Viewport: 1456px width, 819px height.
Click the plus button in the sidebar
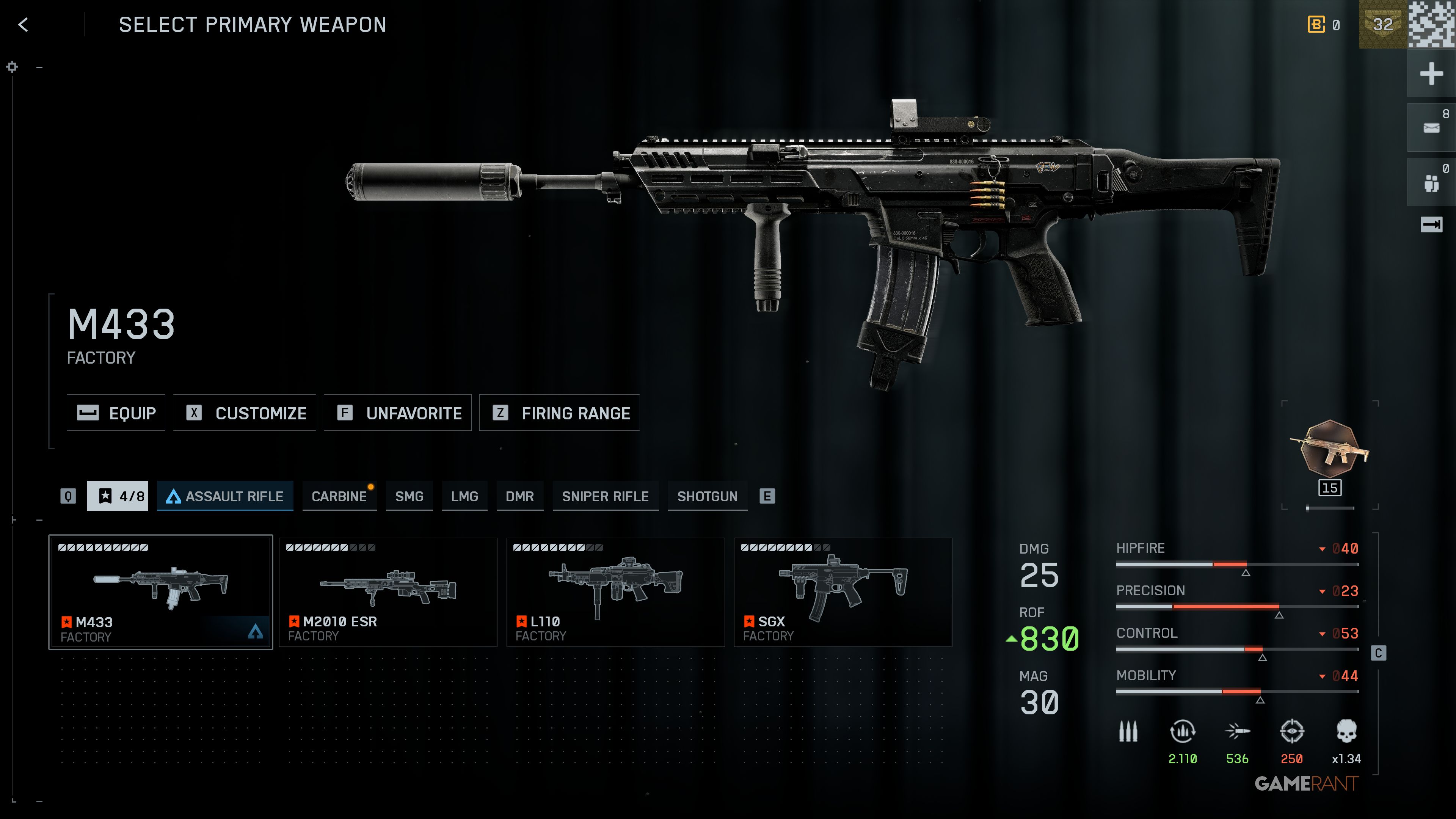point(1431,74)
